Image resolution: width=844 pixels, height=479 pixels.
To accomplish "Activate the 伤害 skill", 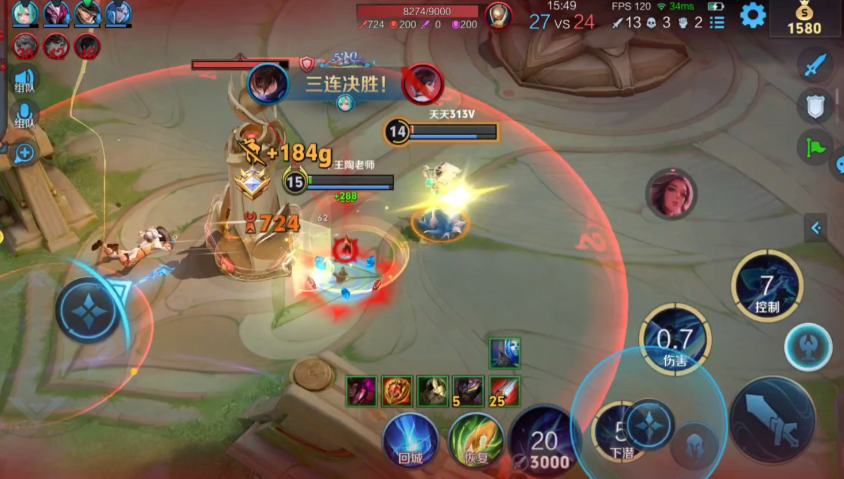I will point(676,336).
